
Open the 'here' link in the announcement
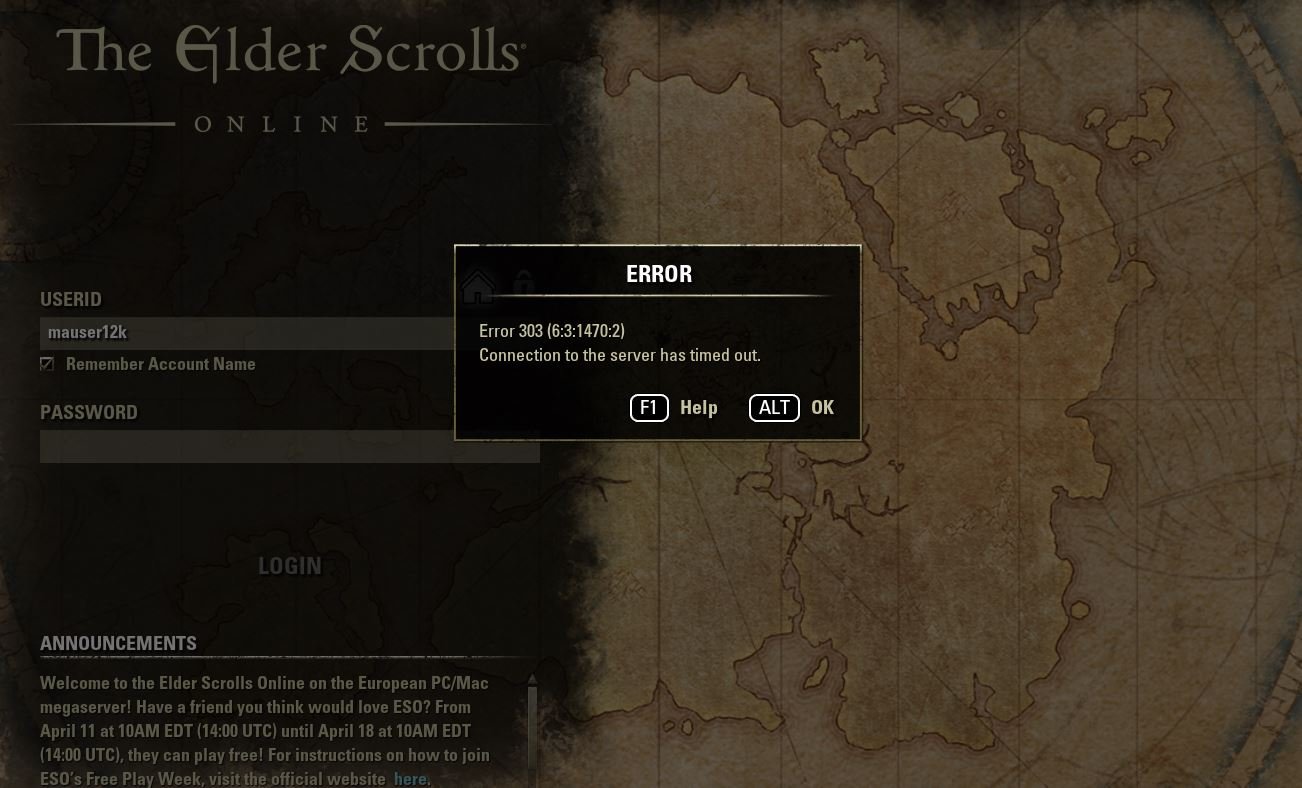[x=411, y=778]
